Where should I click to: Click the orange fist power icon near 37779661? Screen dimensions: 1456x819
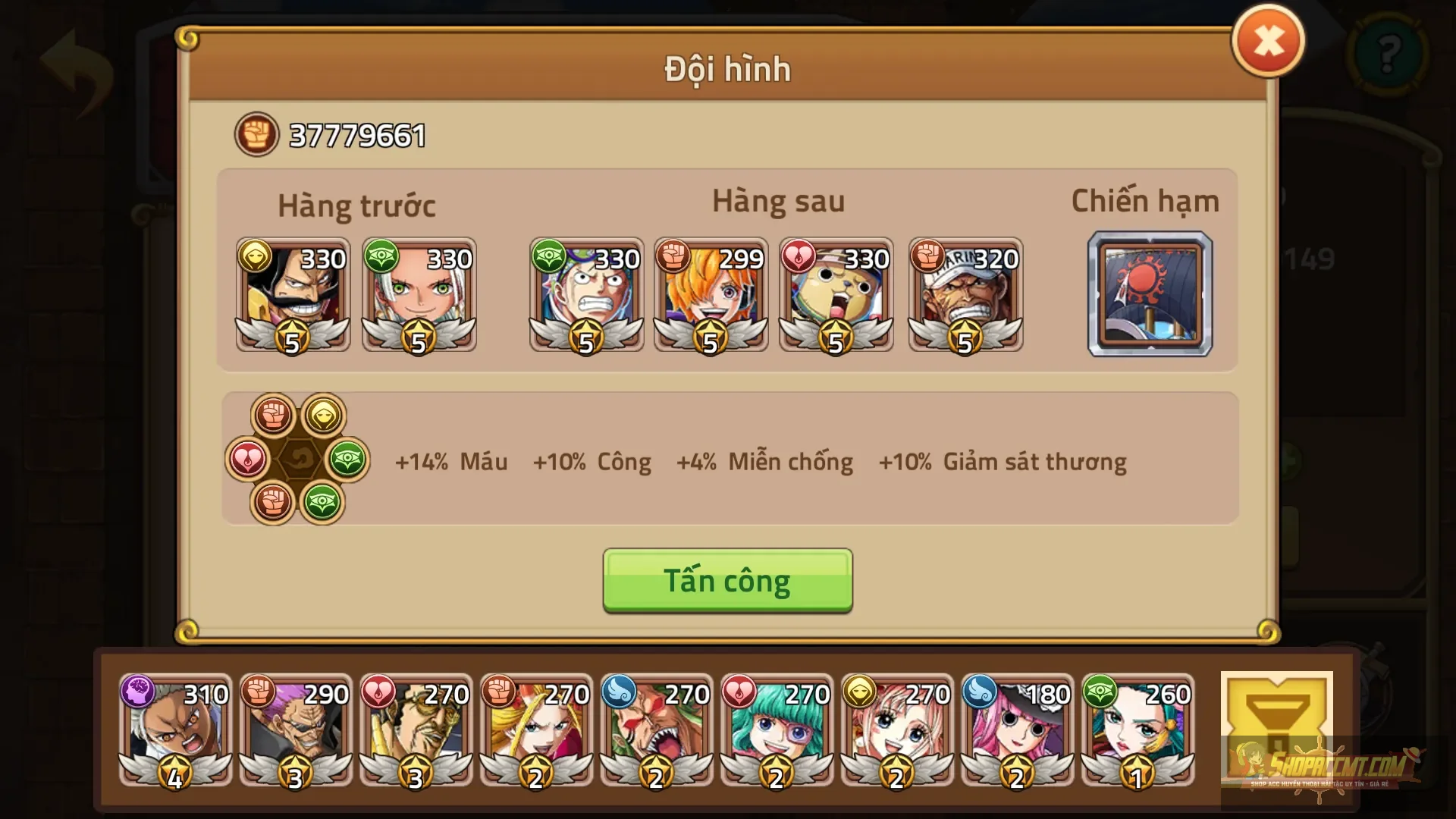256,134
